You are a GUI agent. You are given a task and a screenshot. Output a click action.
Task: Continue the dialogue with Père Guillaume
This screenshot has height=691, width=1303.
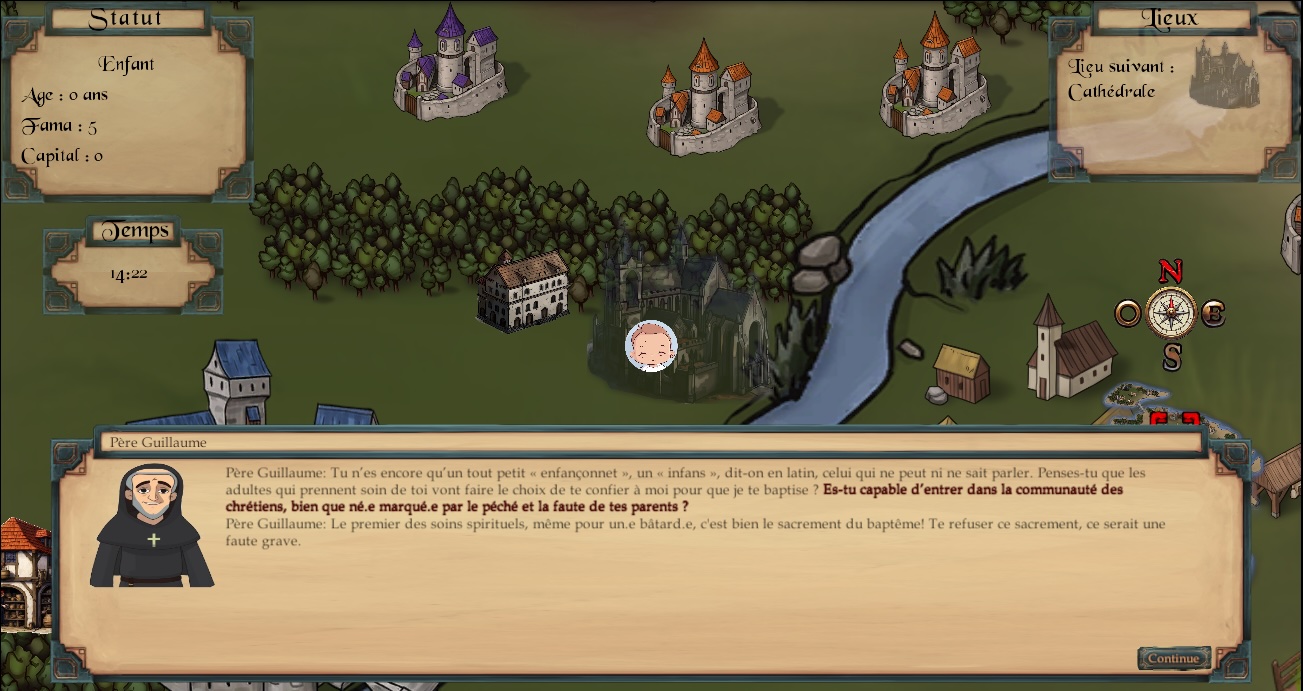[1173, 659]
